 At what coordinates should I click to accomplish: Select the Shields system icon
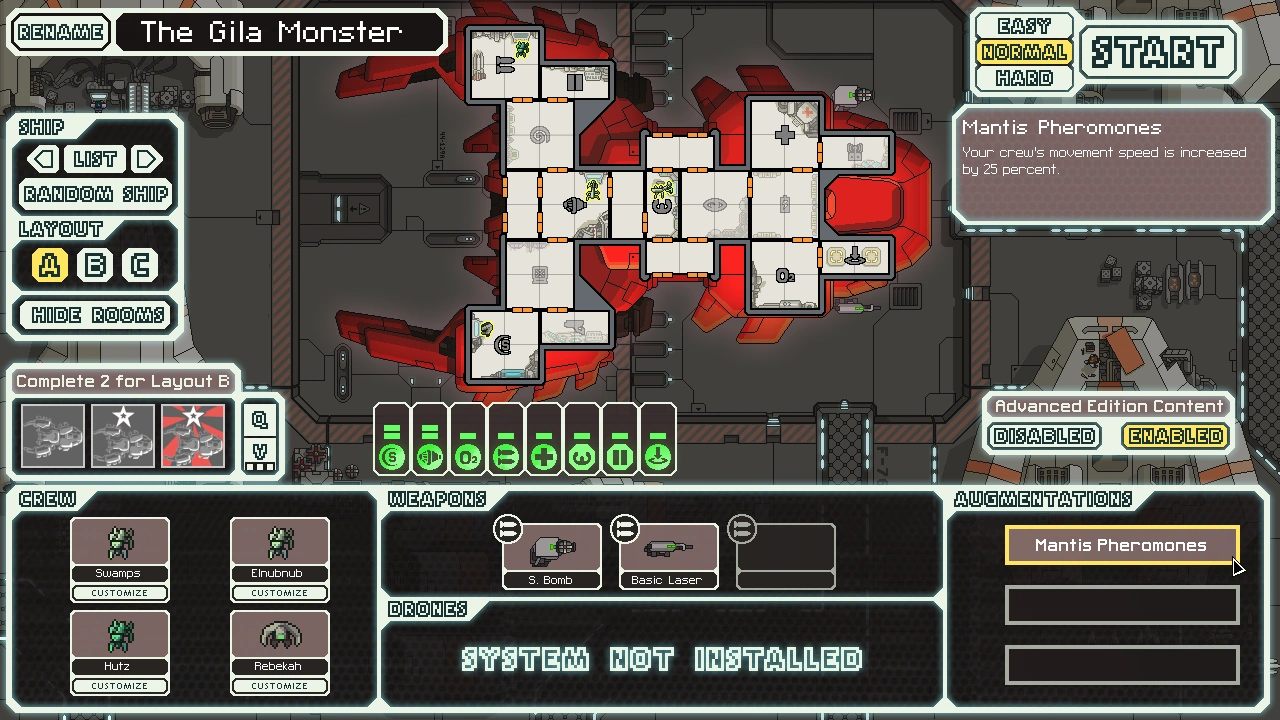point(392,456)
